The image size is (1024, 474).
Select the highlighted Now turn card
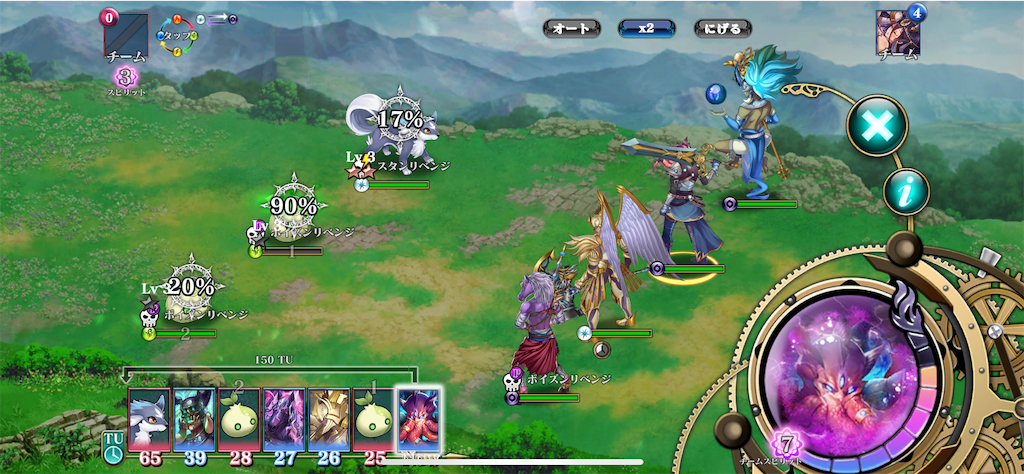tap(418, 419)
